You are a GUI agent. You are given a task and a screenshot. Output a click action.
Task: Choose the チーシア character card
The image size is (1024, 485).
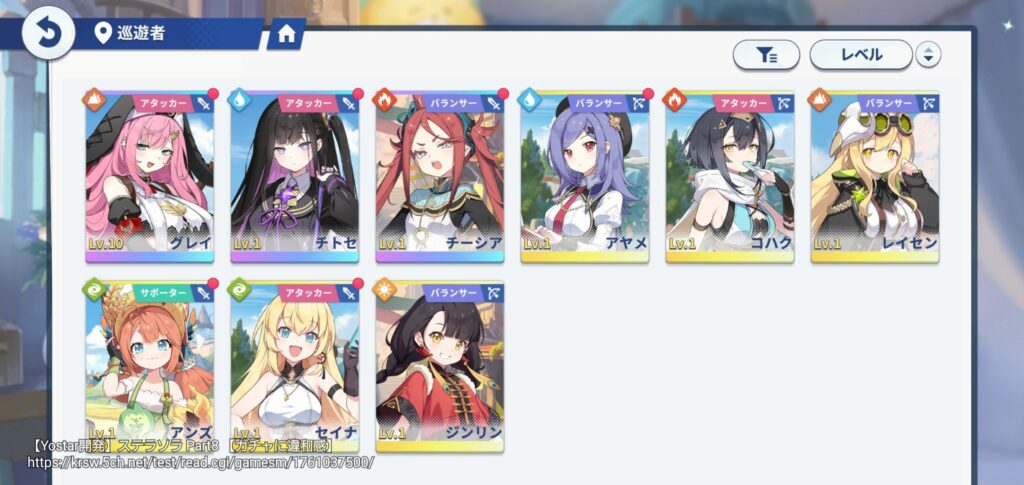(x=440, y=176)
